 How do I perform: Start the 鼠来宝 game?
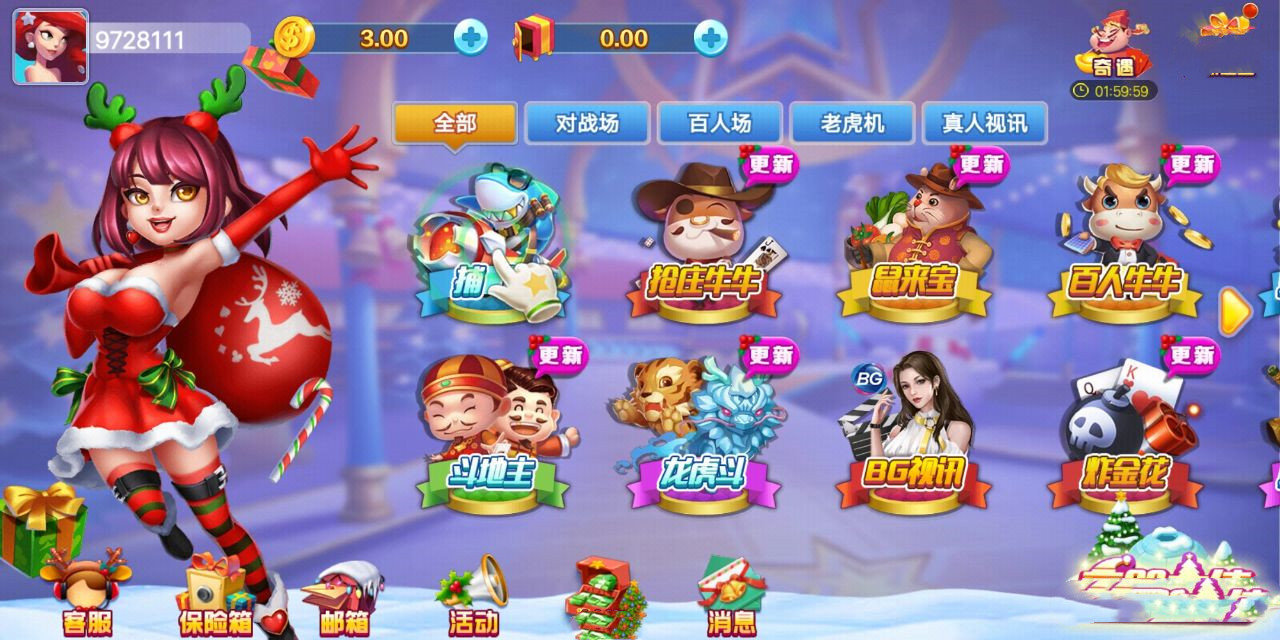coord(914,245)
